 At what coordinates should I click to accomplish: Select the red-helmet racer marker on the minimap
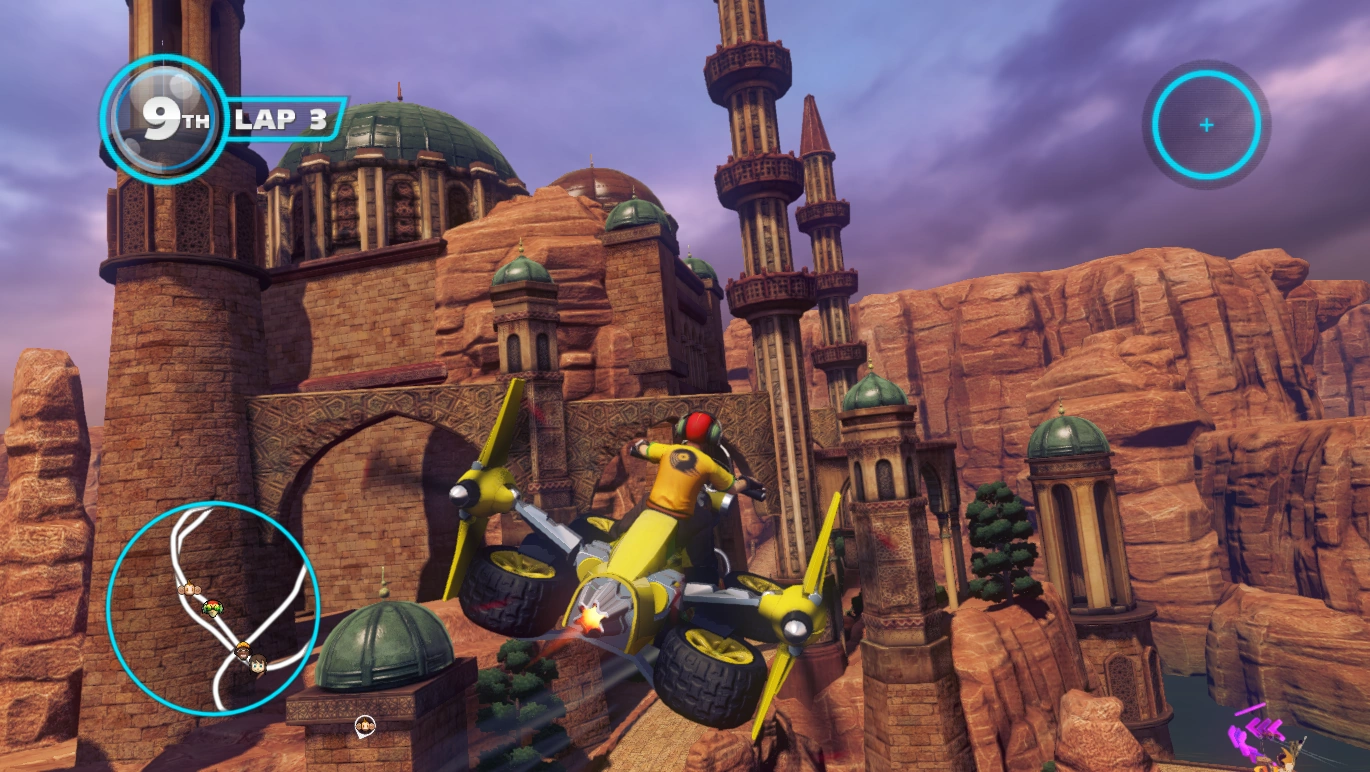(212, 606)
